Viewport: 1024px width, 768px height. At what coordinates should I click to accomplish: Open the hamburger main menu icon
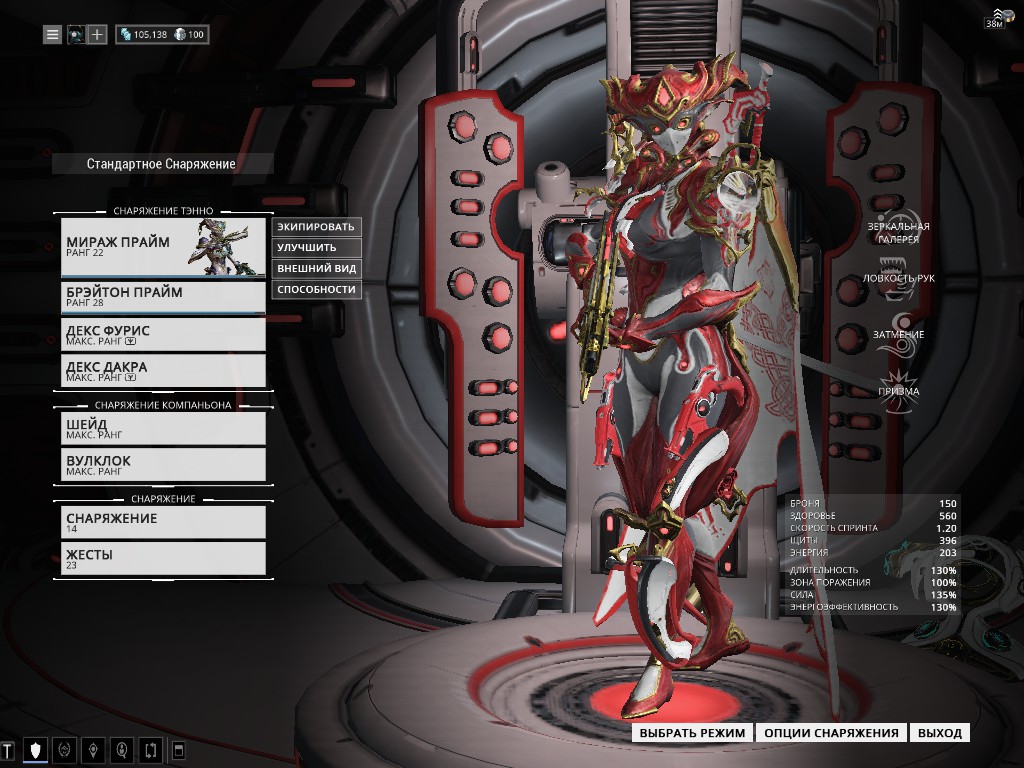(52, 35)
